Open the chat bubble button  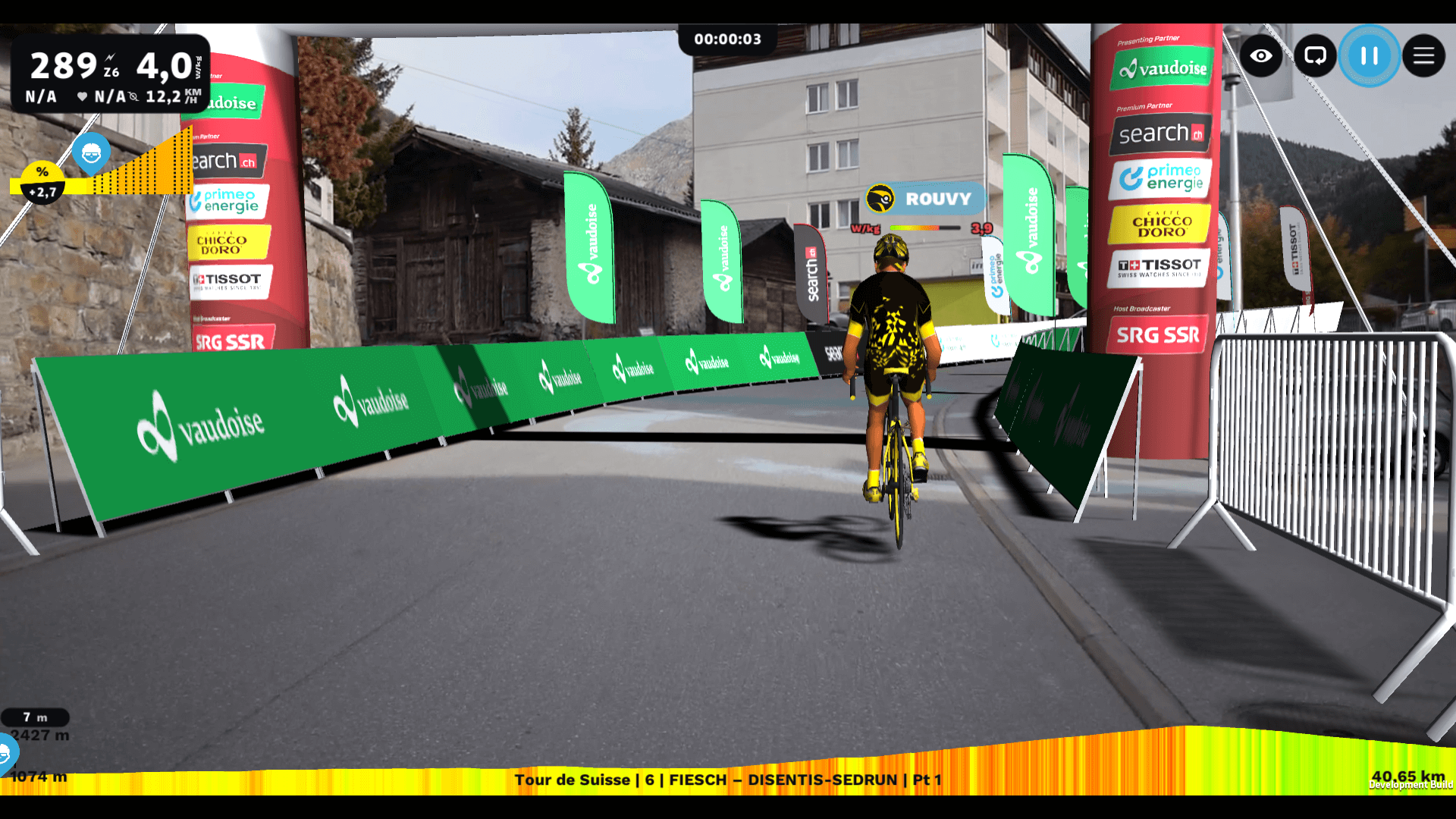point(1315,56)
